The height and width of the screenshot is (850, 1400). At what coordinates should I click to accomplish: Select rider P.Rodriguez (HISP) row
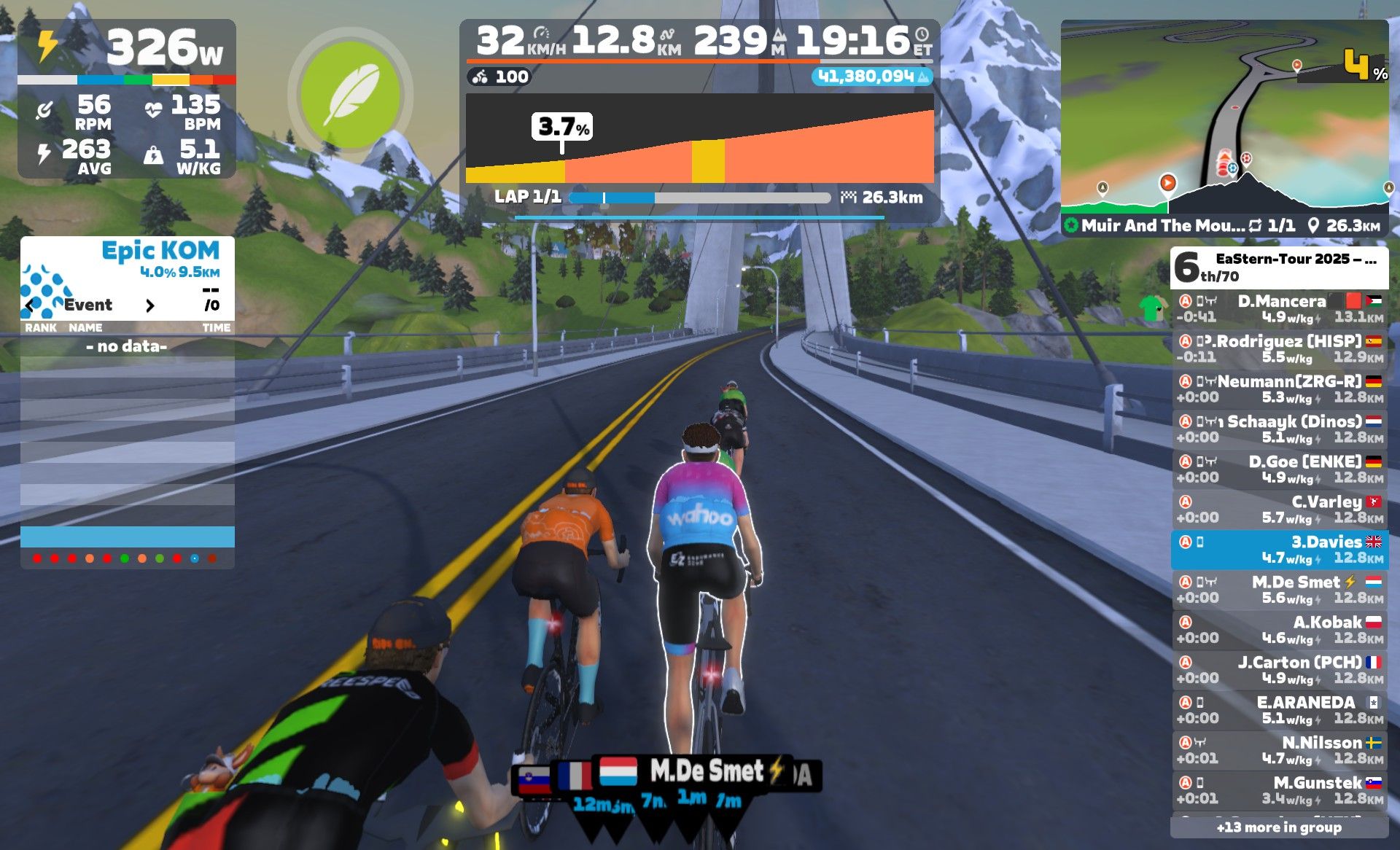pos(1280,348)
